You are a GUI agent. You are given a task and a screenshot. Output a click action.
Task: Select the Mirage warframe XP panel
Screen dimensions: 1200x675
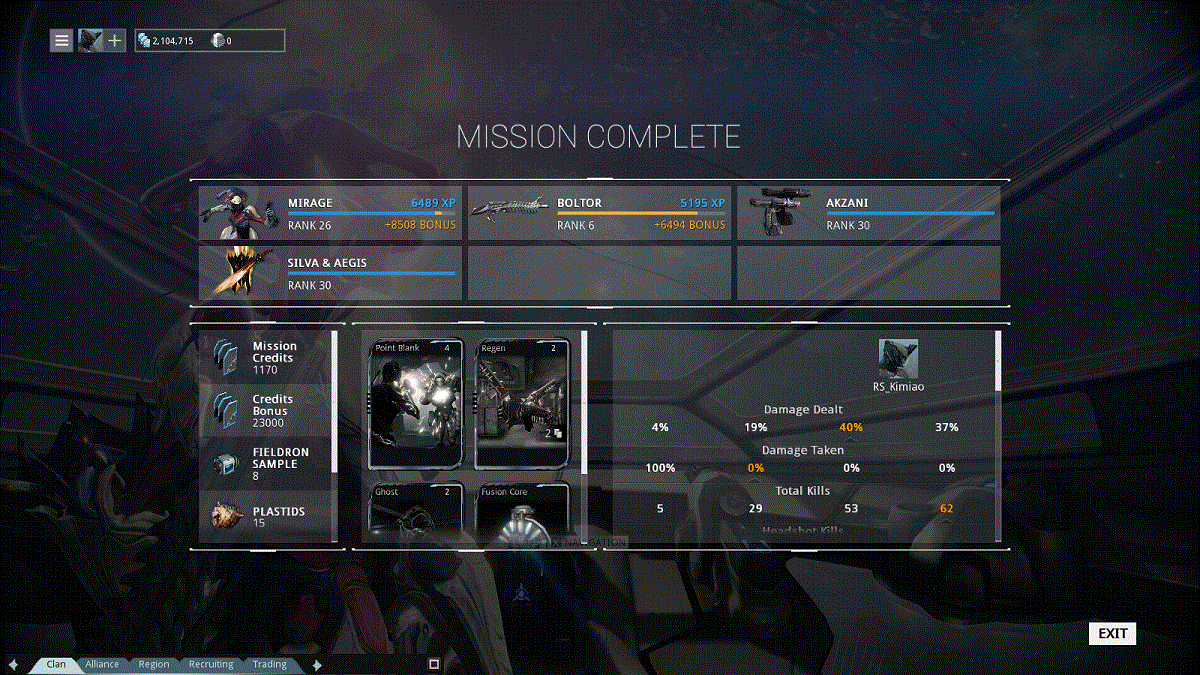330,213
